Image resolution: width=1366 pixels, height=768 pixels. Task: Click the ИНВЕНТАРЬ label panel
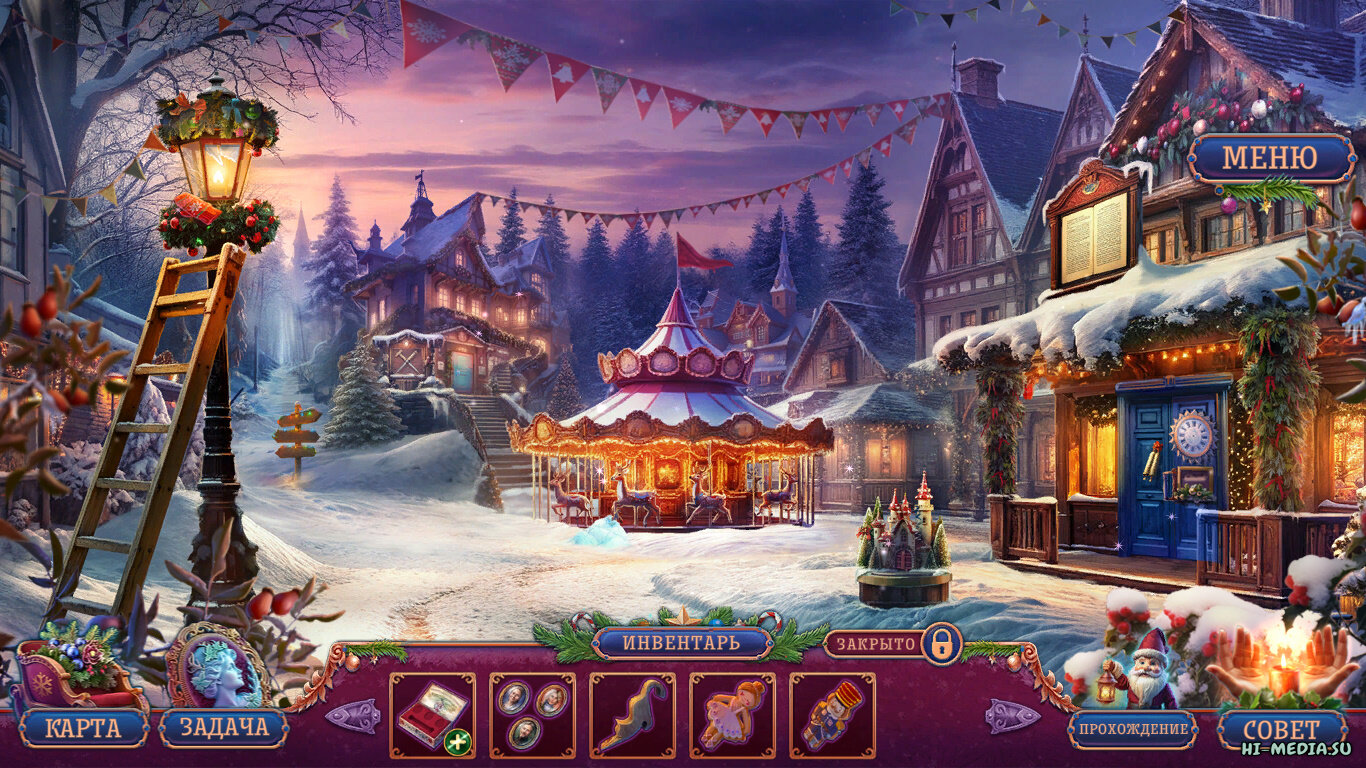pyautogui.click(x=682, y=642)
